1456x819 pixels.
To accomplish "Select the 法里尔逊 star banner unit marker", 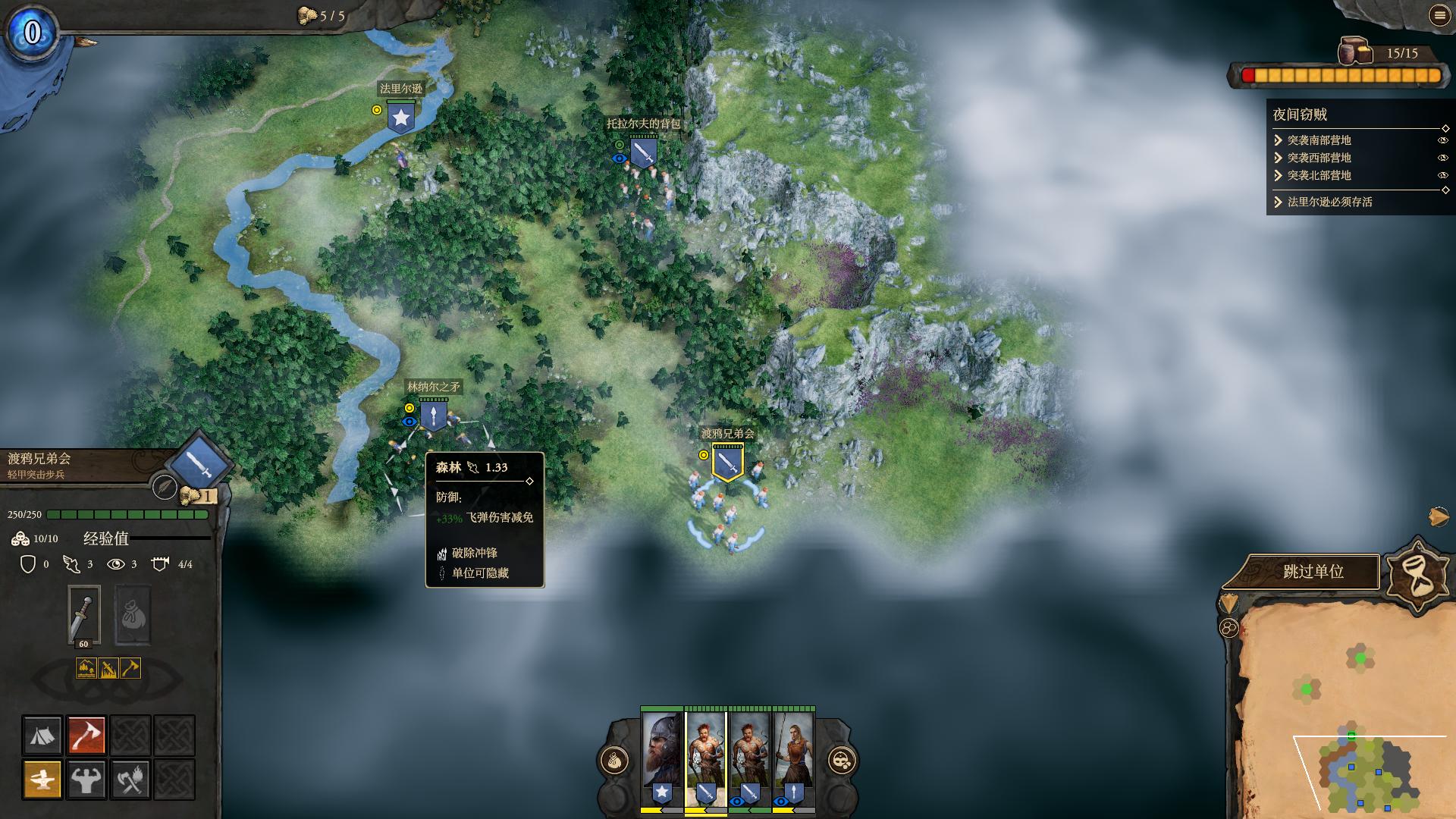I will [400, 118].
